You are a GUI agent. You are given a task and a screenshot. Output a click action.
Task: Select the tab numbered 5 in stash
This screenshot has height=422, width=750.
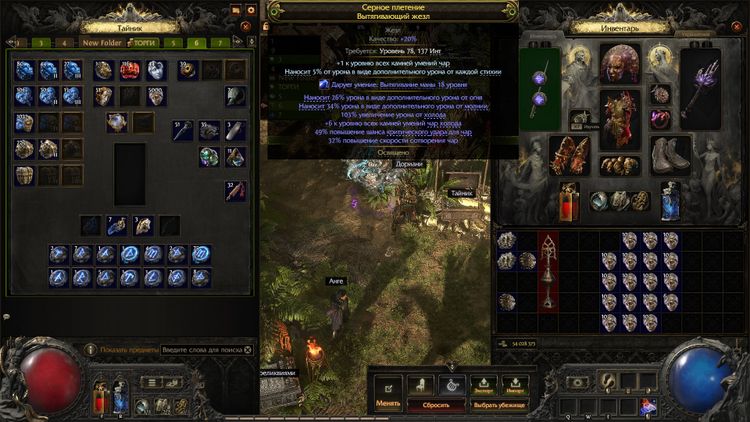pos(172,43)
